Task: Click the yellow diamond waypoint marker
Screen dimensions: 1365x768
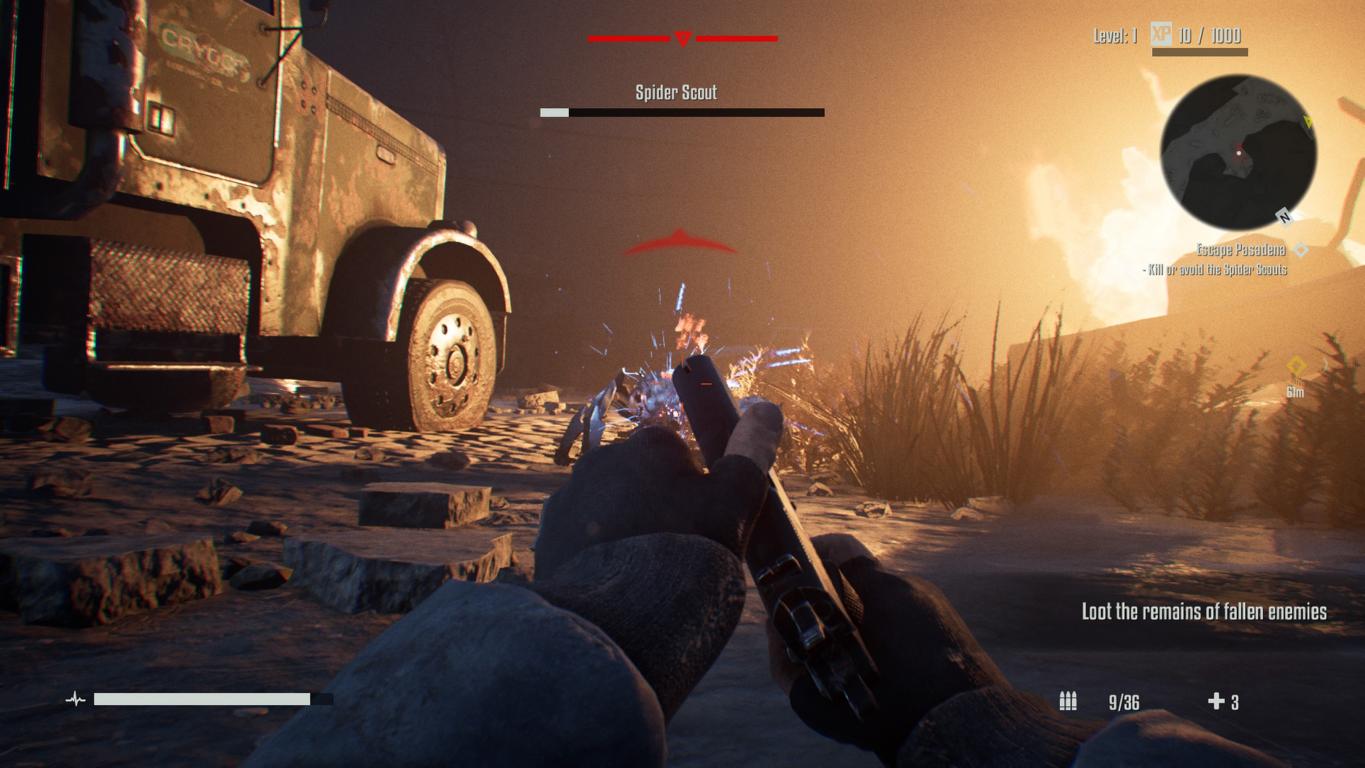Action: [1296, 367]
